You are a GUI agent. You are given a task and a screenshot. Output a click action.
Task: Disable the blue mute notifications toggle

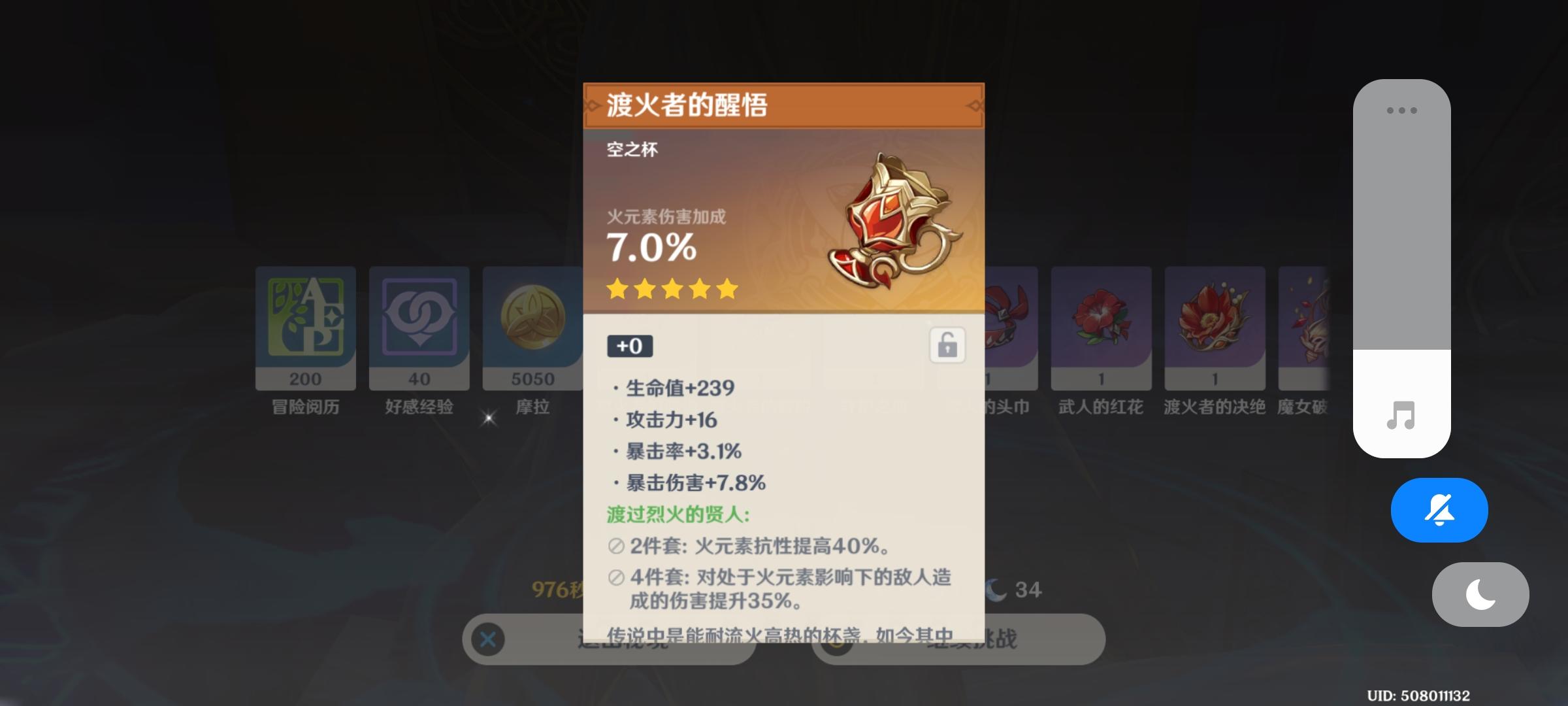tap(1439, 510)
